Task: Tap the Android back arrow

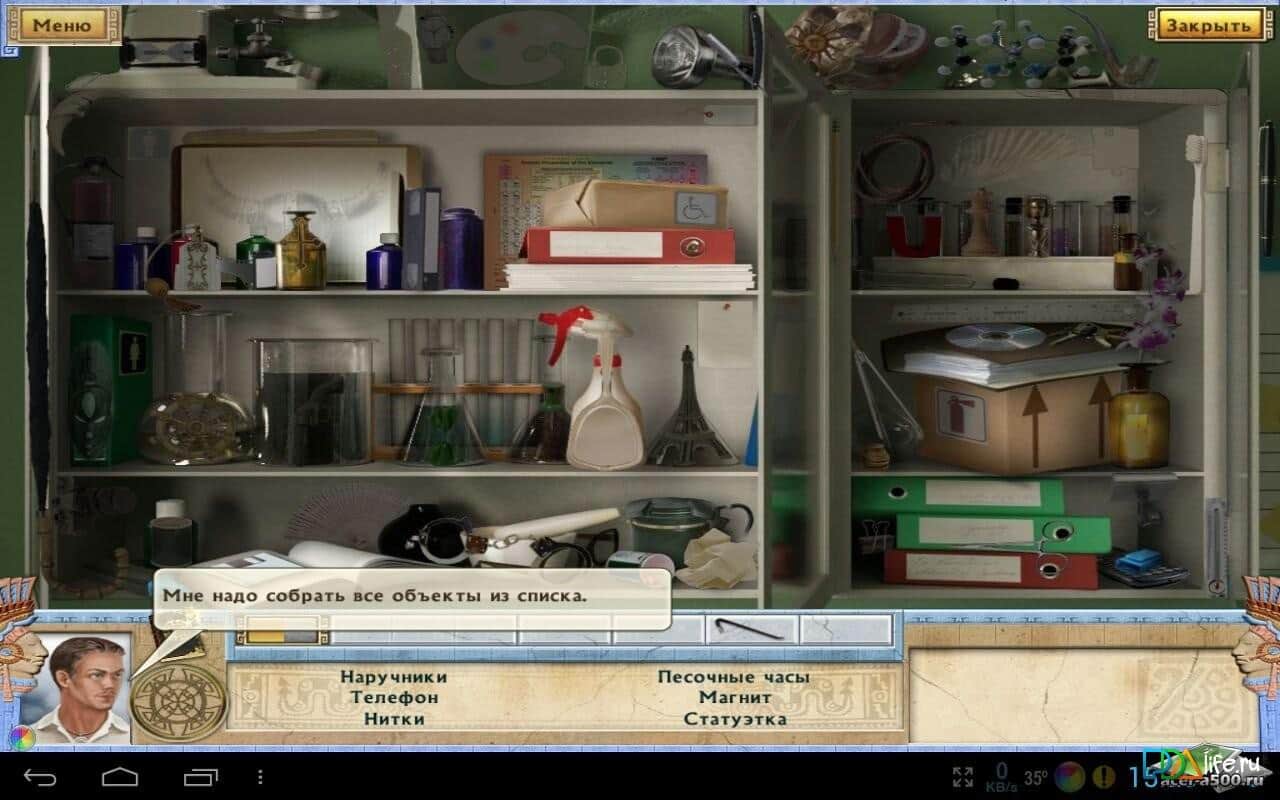Action: 41,776
